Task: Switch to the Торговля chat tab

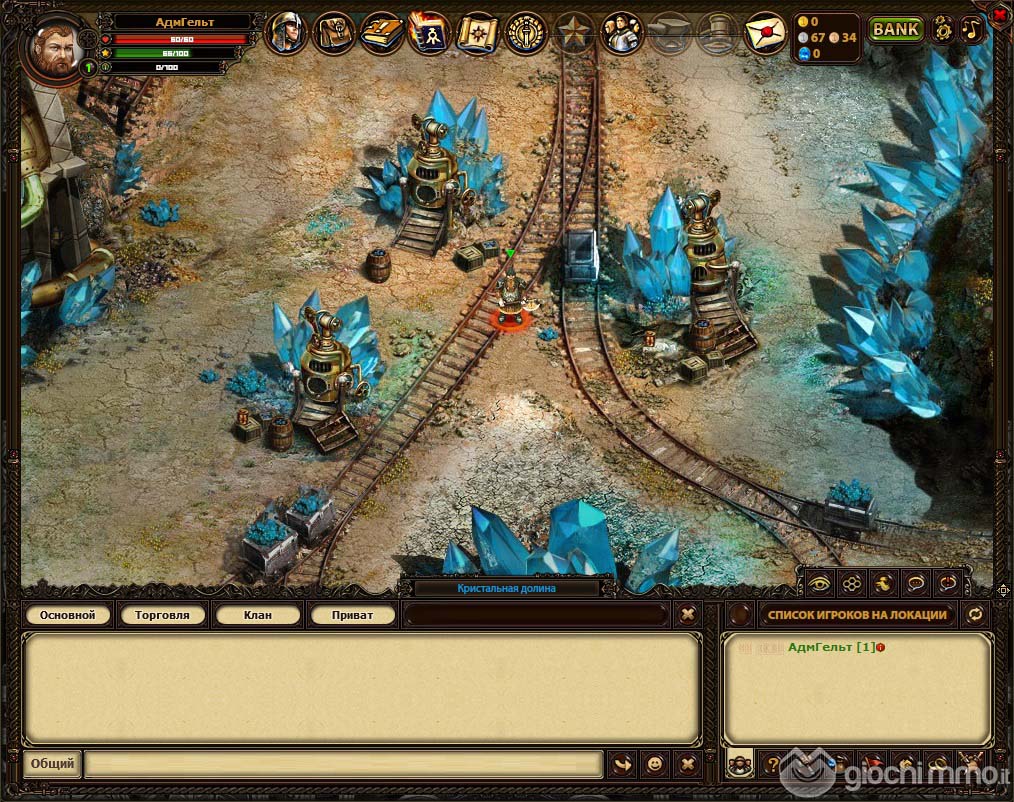Action: pyautogui.click(x=162, y=615)
